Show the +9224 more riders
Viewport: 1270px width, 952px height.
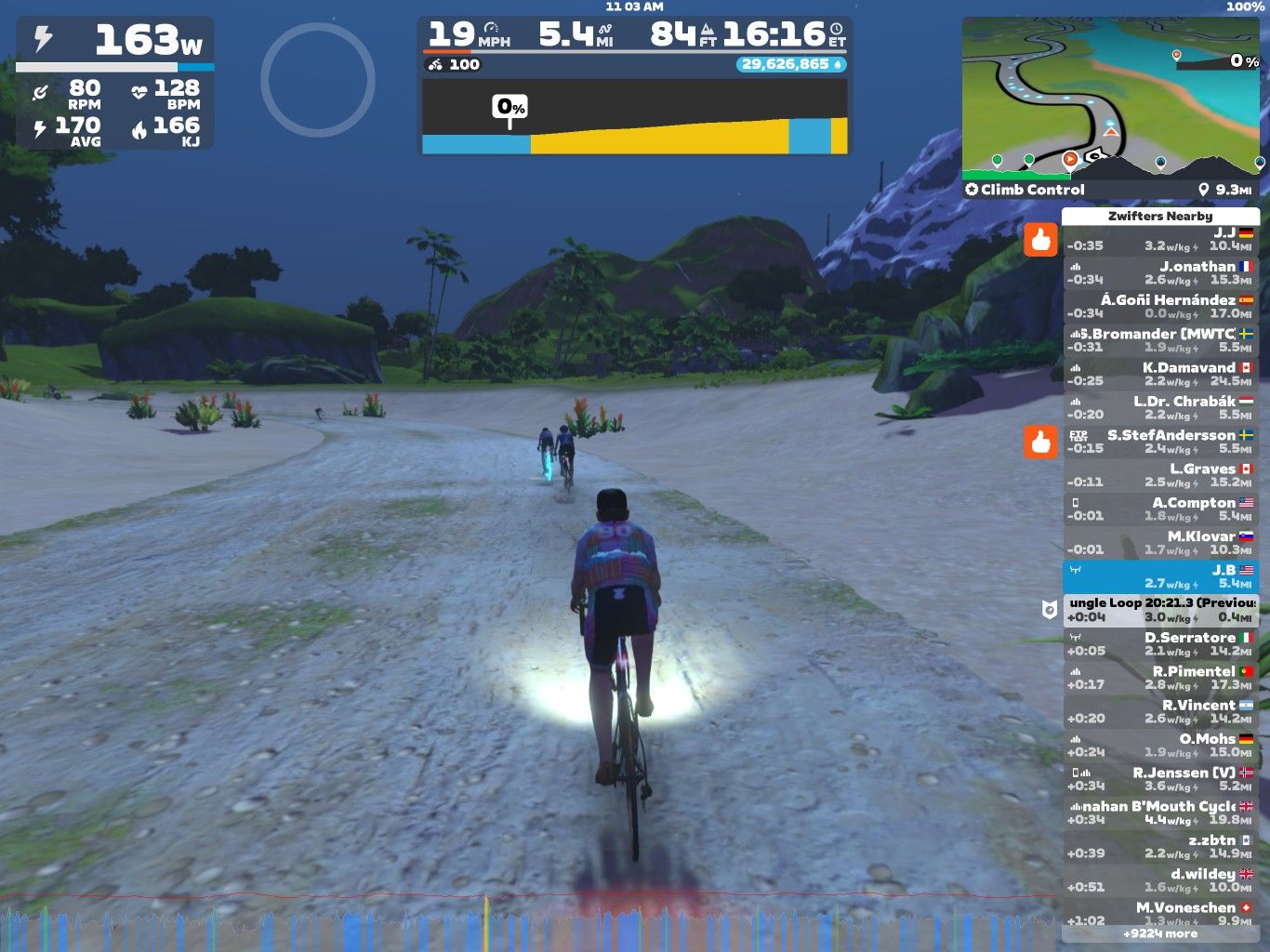(1160, 933)
